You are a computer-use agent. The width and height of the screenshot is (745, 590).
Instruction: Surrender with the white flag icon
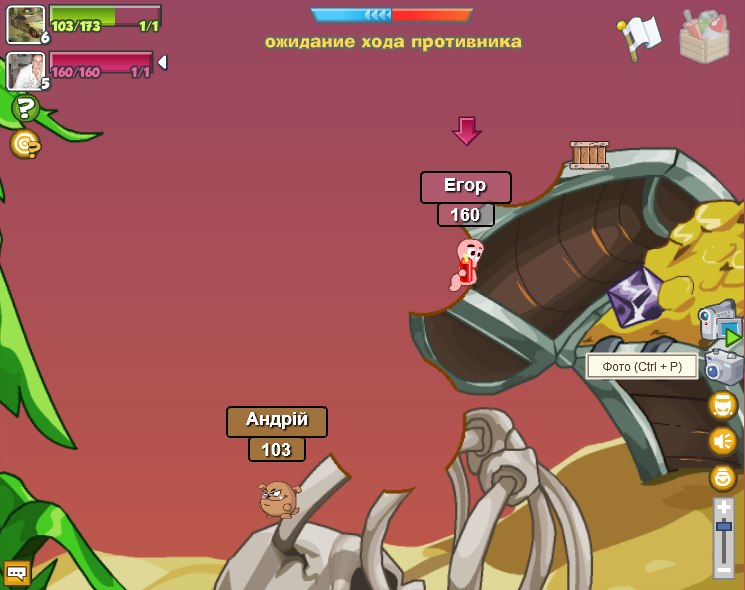(639, 36)
